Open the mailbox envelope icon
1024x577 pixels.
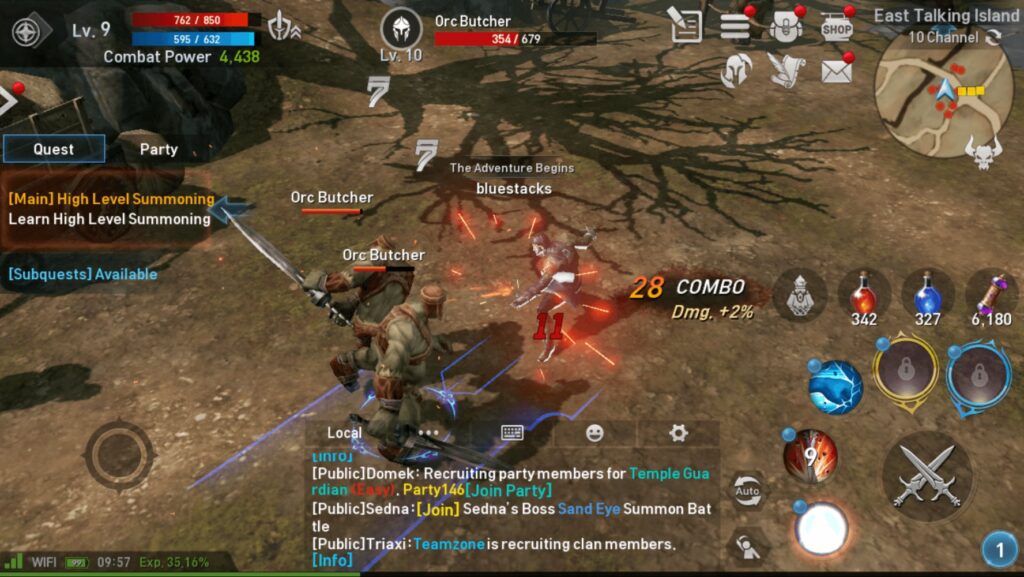836,71
